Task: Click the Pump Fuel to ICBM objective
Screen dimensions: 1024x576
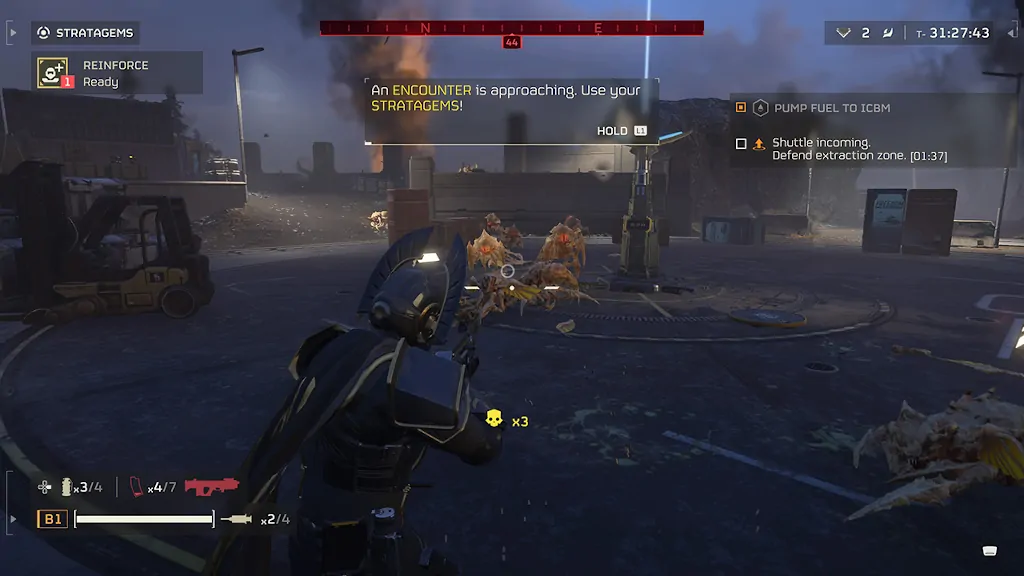Action: pyautogui.click(x=831, y=107)
